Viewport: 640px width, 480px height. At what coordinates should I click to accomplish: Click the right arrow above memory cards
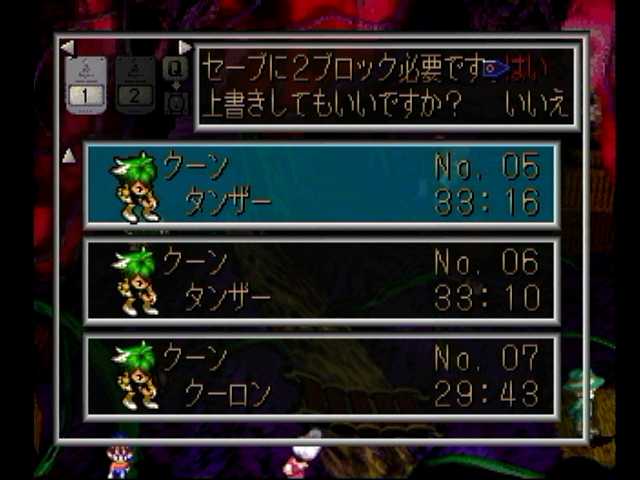point(185,47)
